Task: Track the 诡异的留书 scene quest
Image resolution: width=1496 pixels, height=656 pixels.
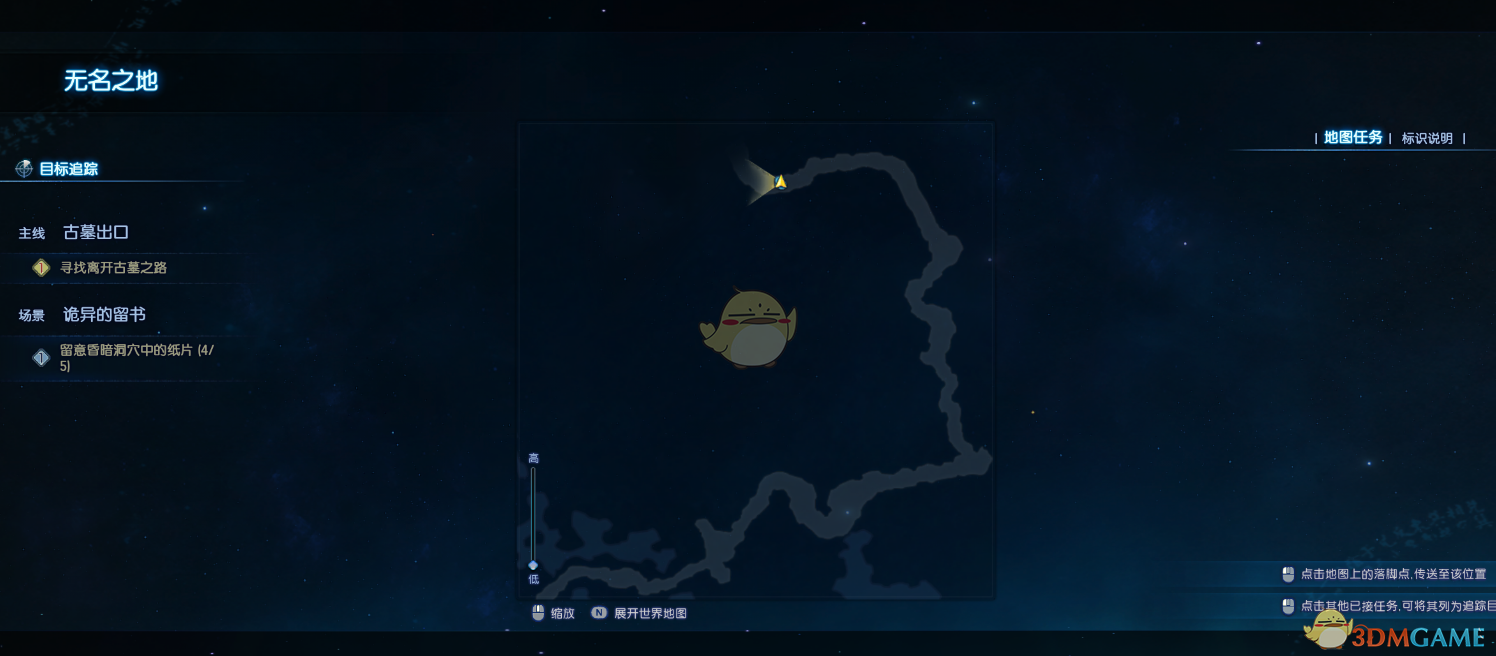Action: tap(104, 315)
